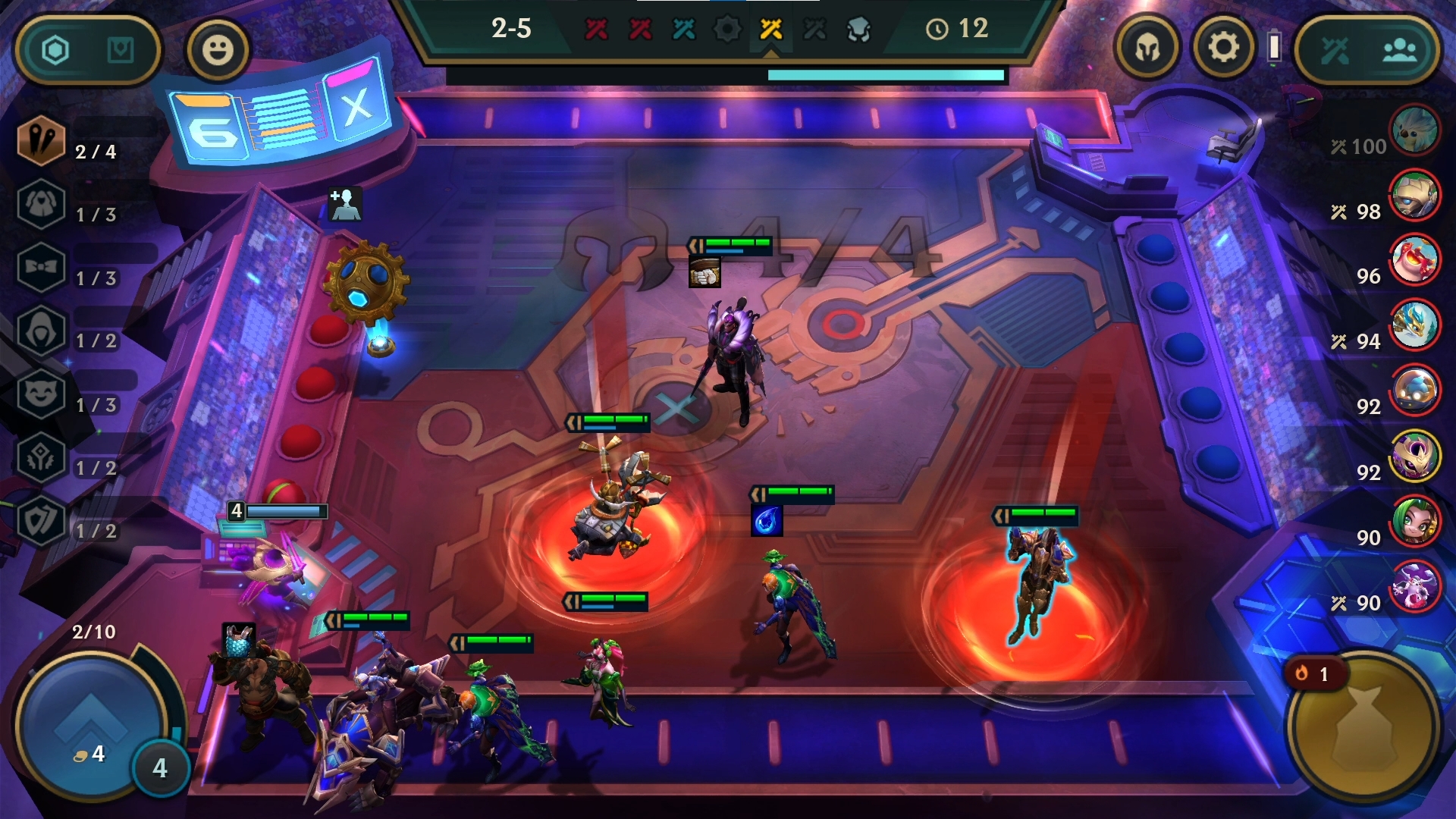View the board of the 94 health player
The height and width of the screenshot is (819, 1456).
coord(1414,325)
